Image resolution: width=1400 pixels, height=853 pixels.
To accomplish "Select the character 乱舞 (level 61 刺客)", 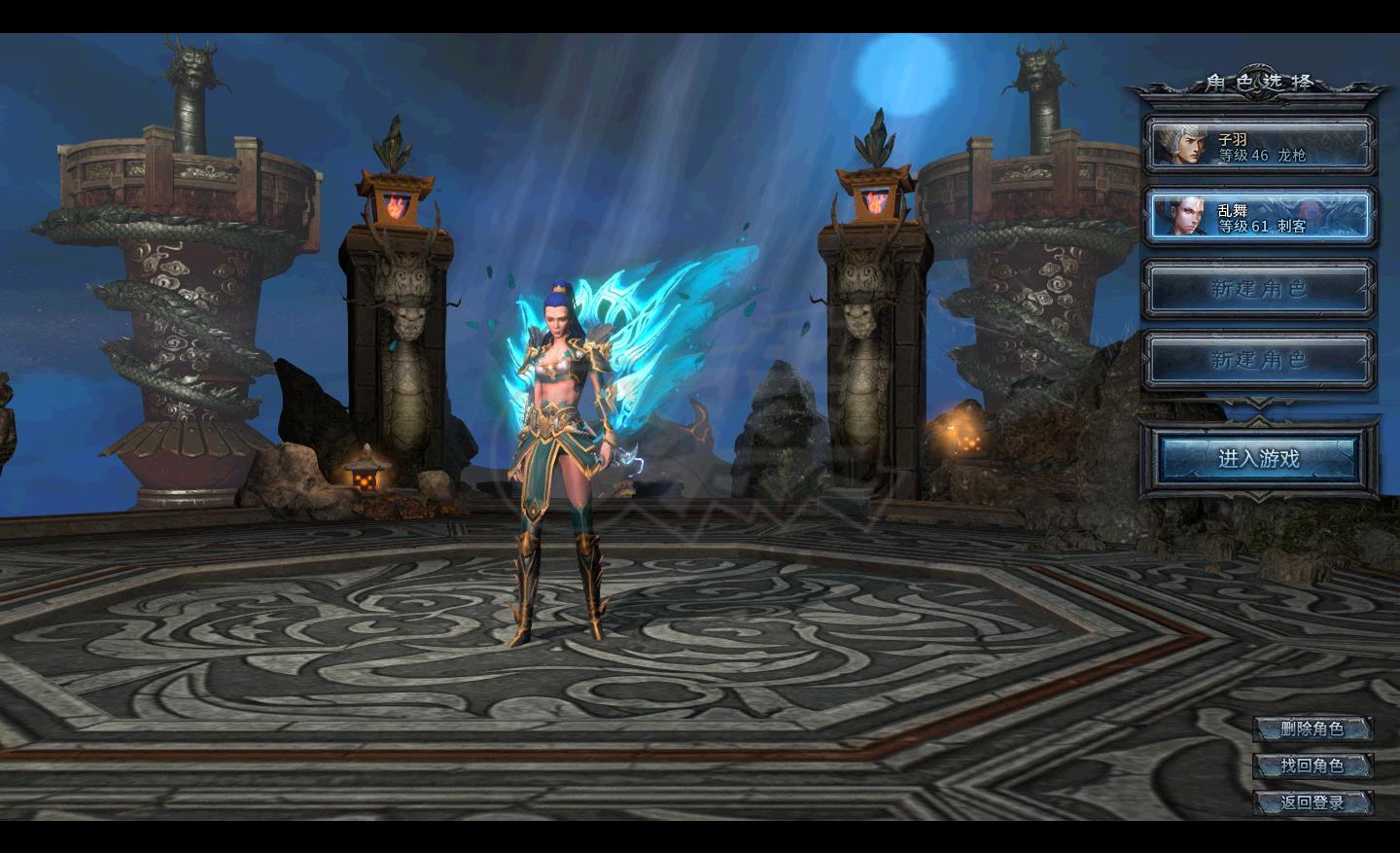I will point(1260,217).
